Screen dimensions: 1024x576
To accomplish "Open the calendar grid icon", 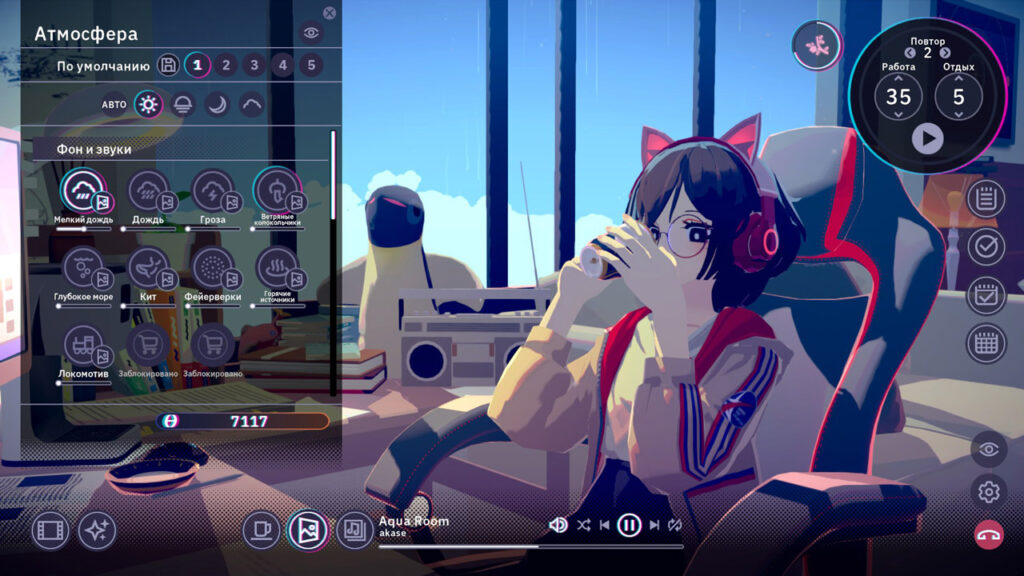I will tap(986, 343).
